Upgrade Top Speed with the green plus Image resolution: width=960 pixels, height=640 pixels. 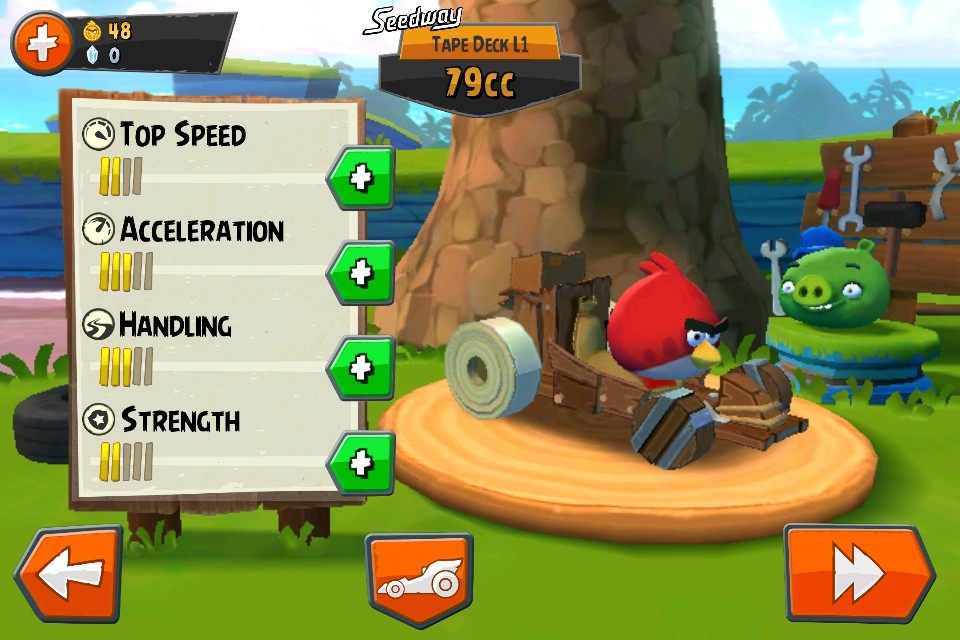[x=361, y=178]
